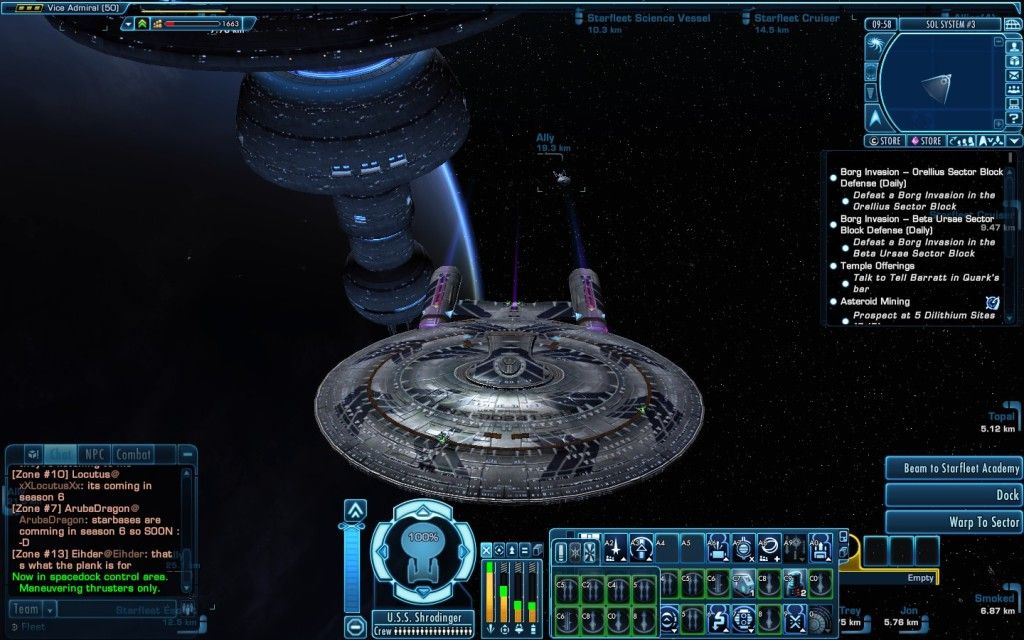Open the help question mark icon
The height and width of the screenshot is (640, 1024).
click(x=1014, y=119)
